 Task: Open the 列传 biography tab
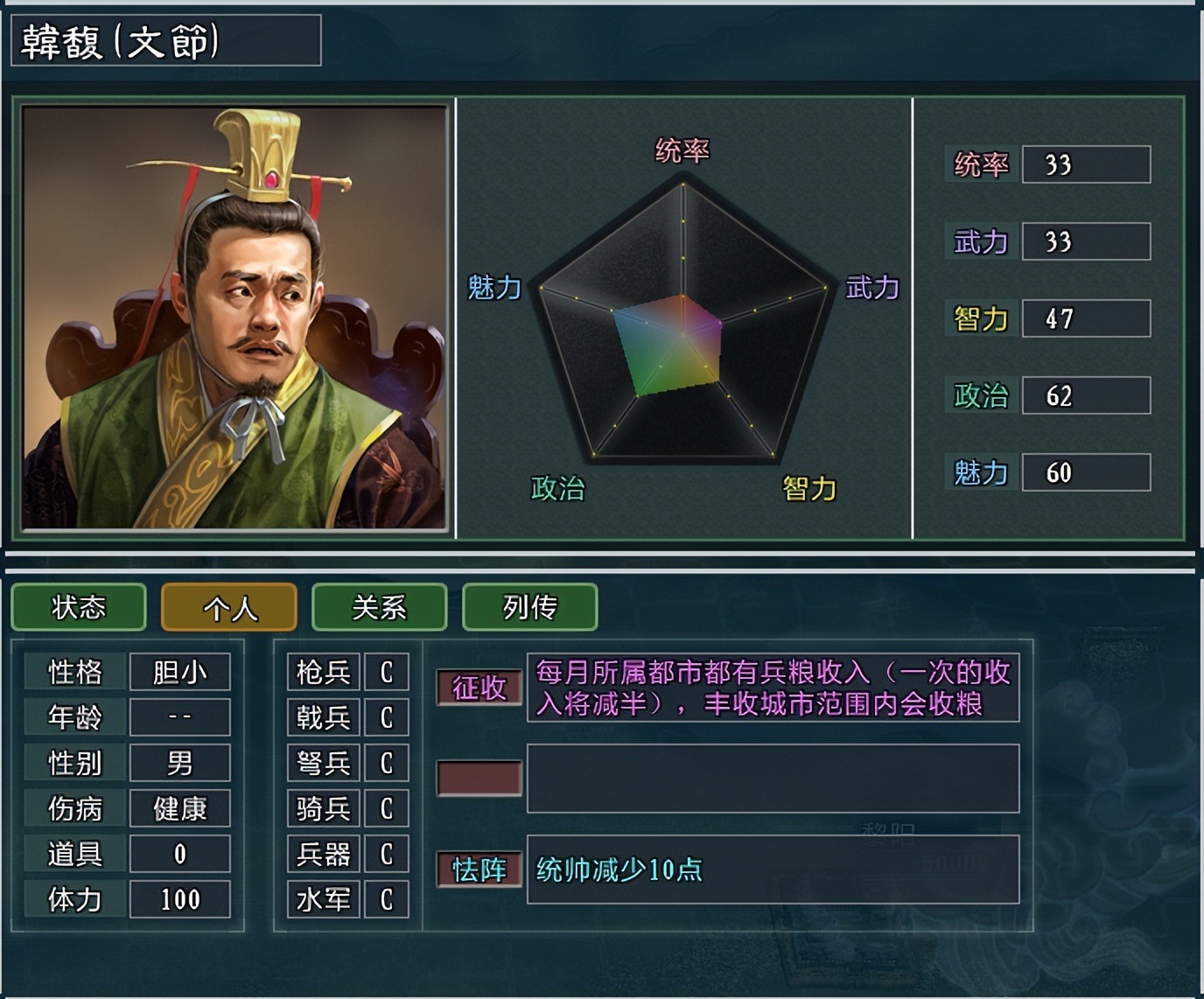(529, 606)
